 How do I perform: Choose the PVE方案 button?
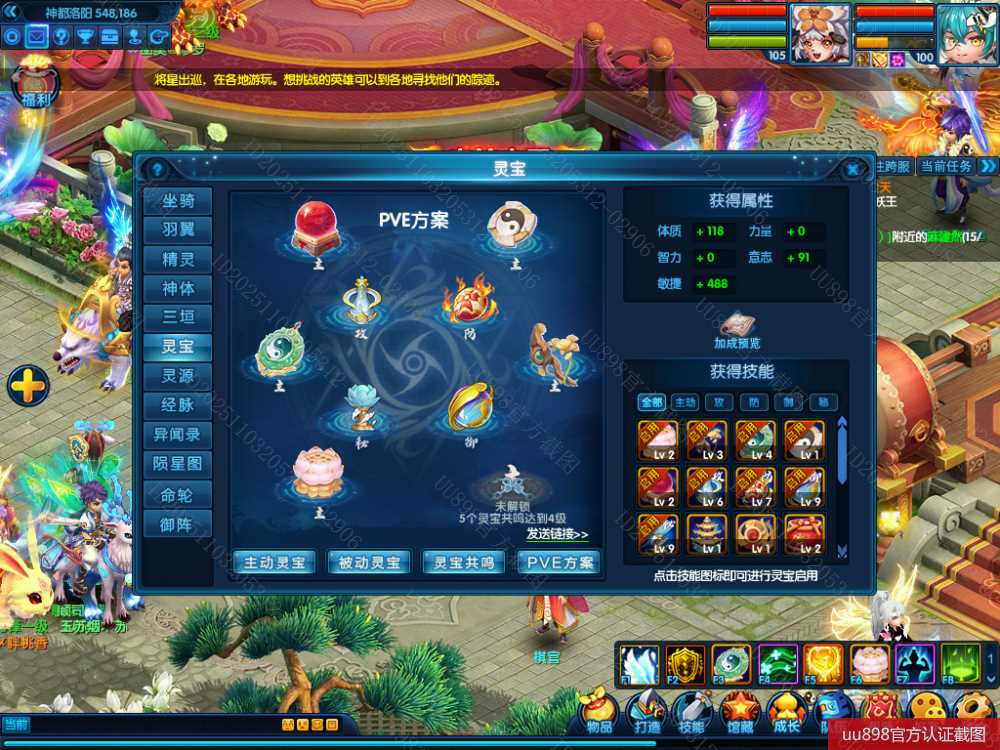click(x=559, y=562)
